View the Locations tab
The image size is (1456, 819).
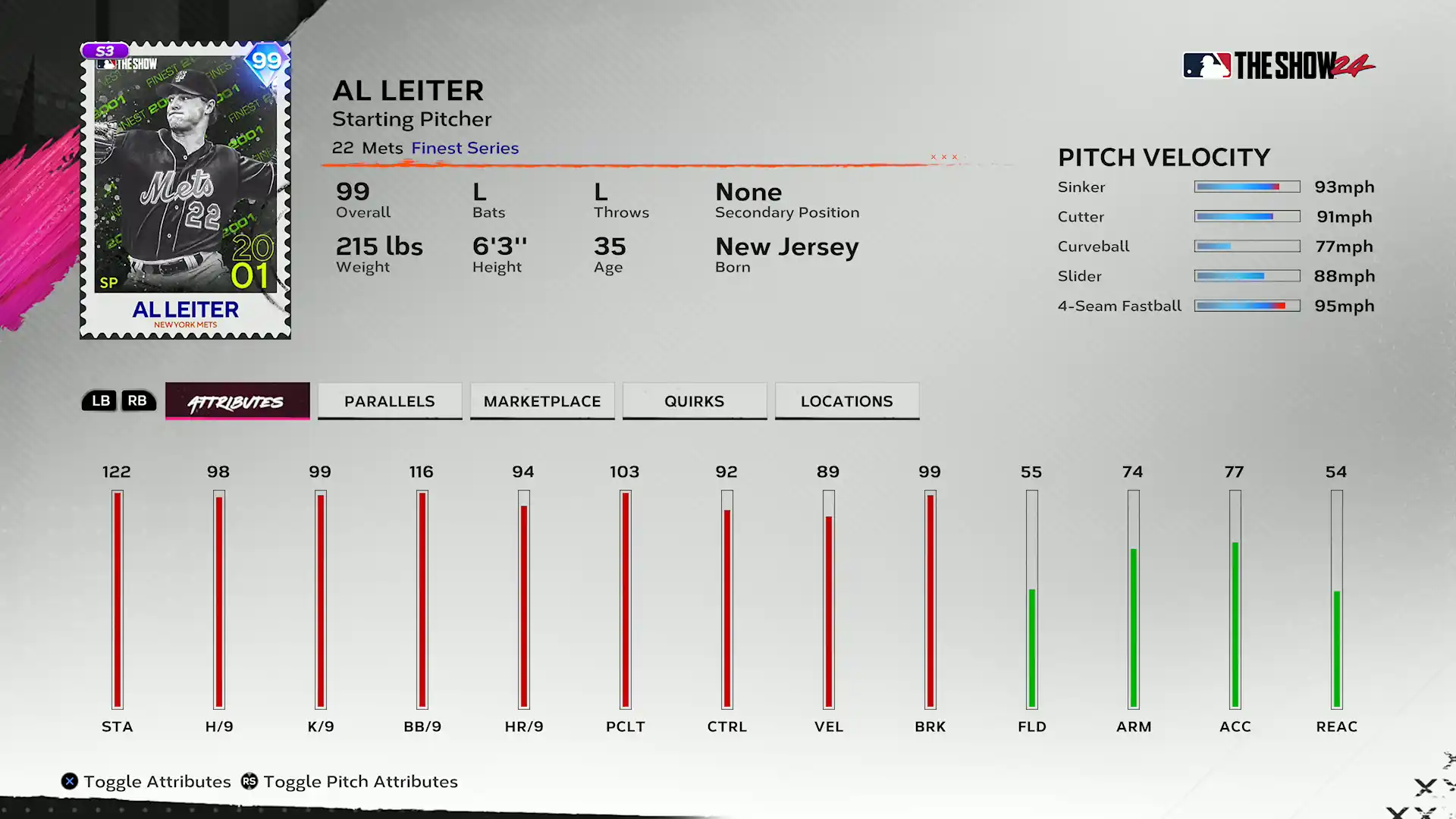click(847, 401)
